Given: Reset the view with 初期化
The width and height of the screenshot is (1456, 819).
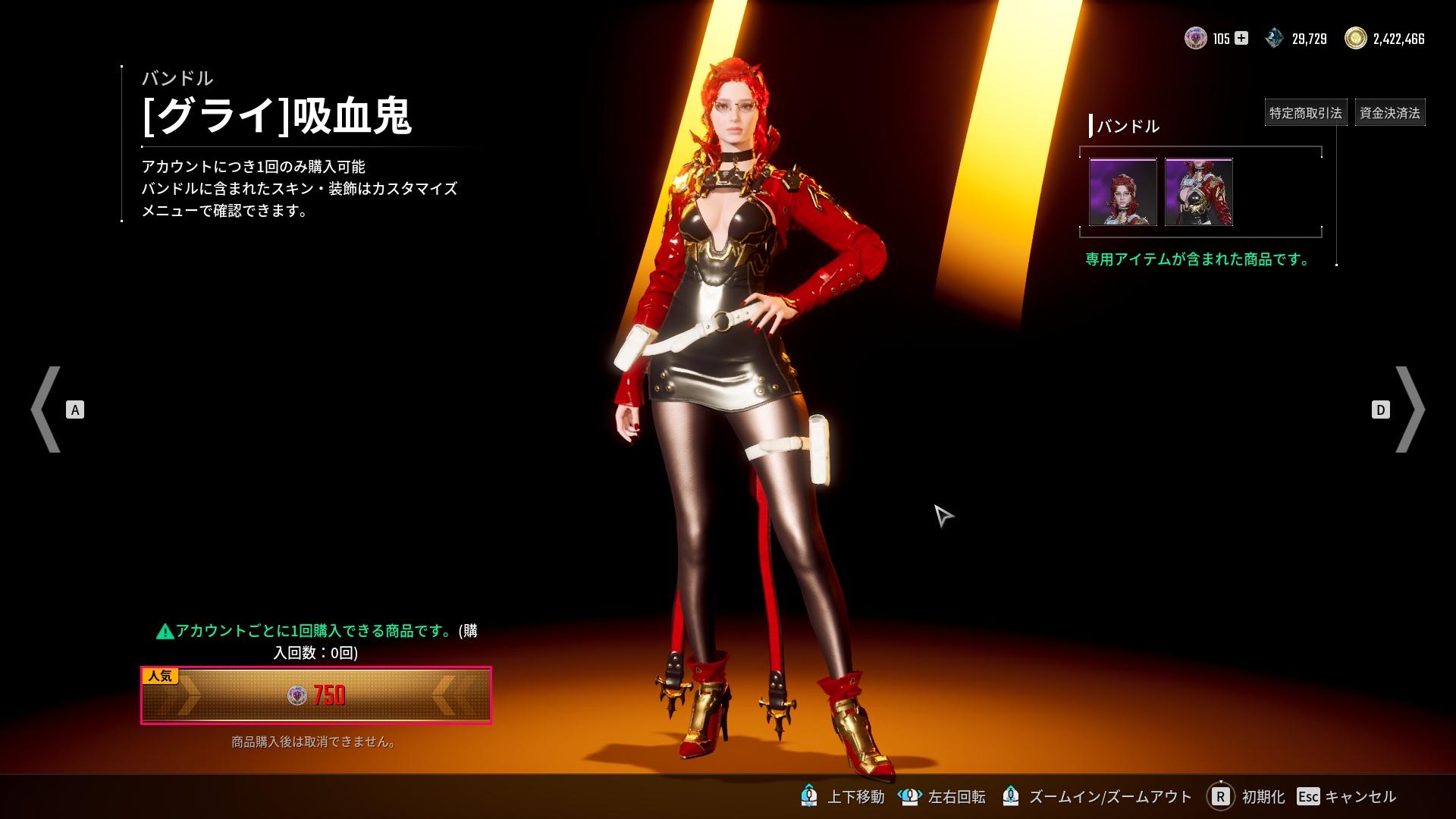Looking at the screenshot, I should [x=1246, y=796].
